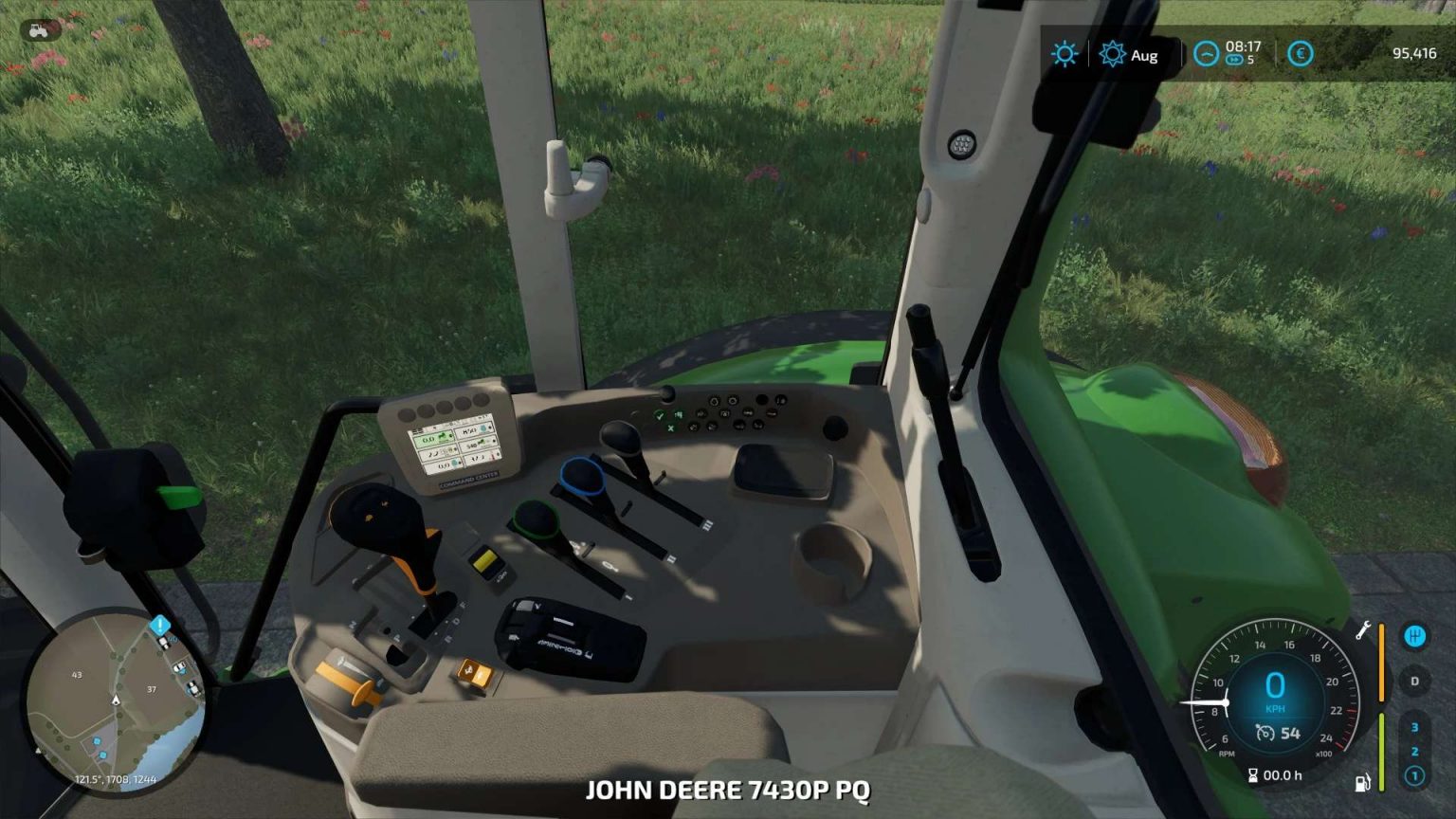Open the euro currency balance icon
This screenshot has width=1456, height=819.
(1300, 54)
